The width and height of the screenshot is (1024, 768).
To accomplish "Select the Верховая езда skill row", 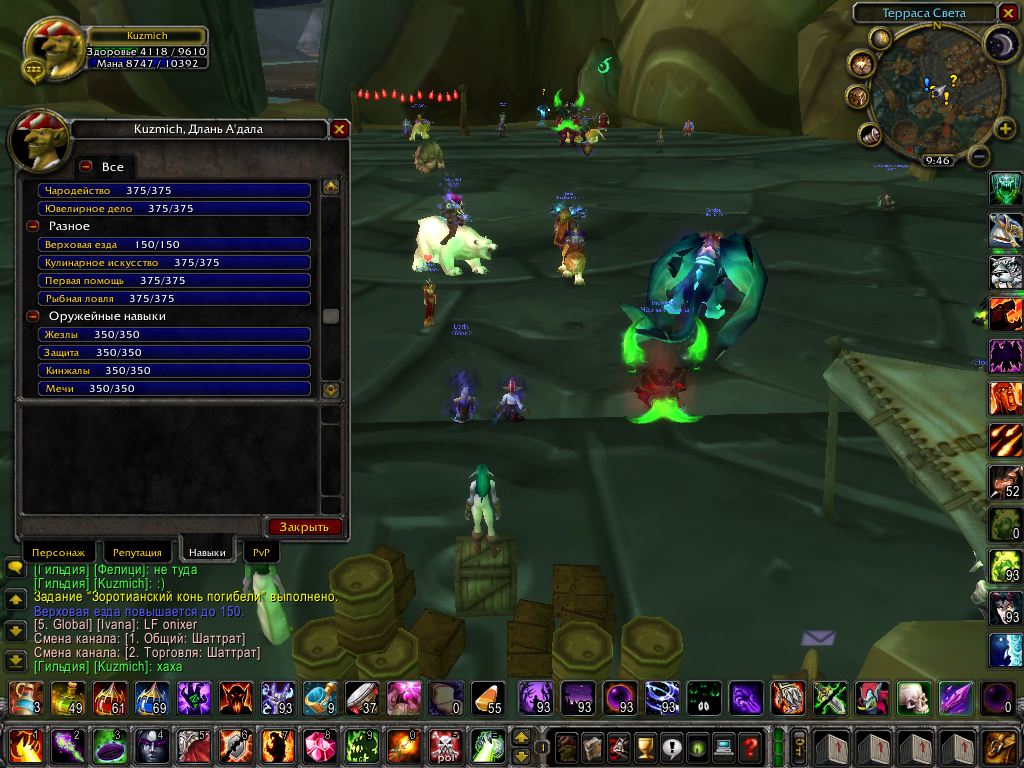I will (175, 245).
